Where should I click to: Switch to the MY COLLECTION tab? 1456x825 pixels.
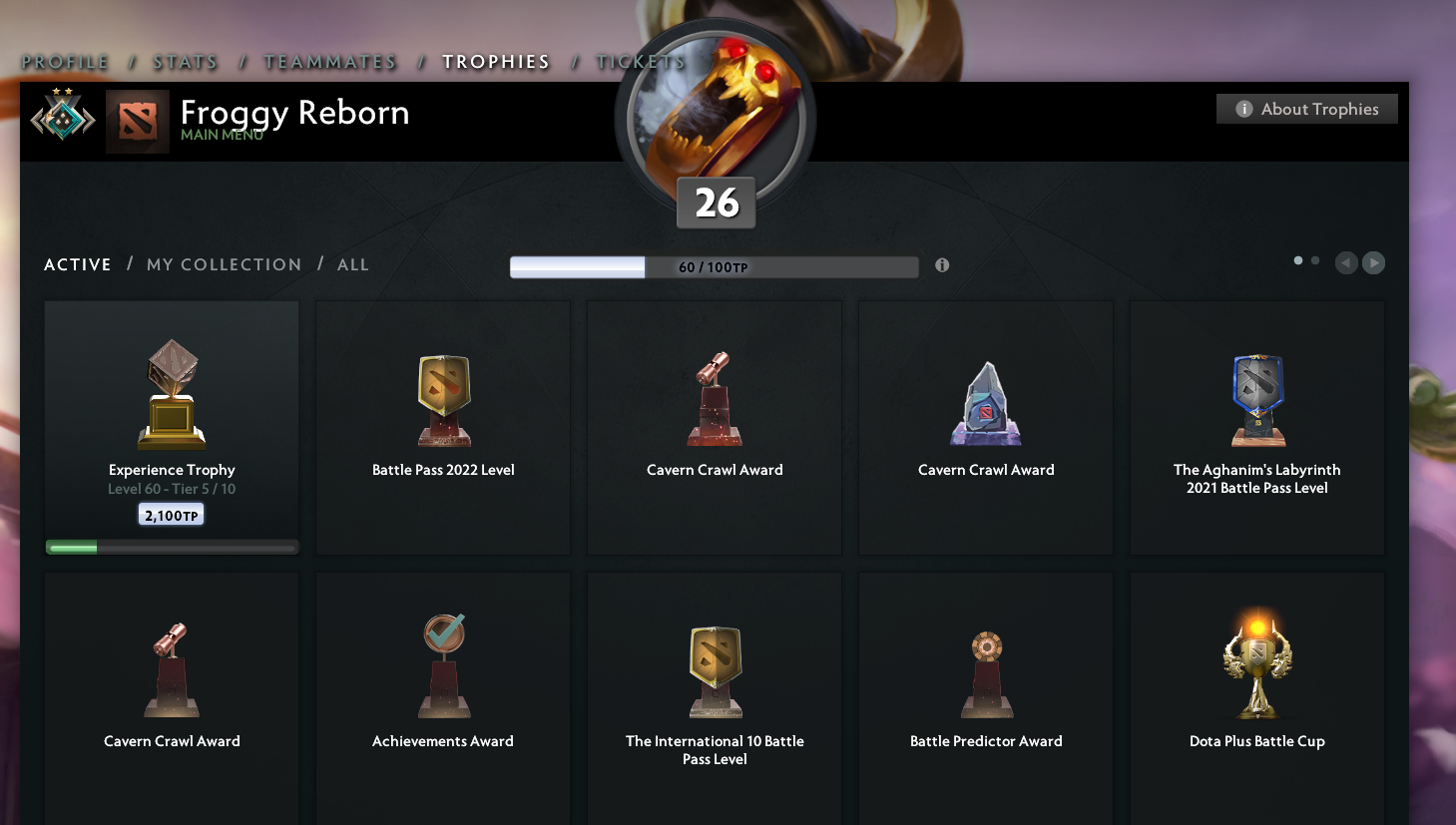point(224,263)
